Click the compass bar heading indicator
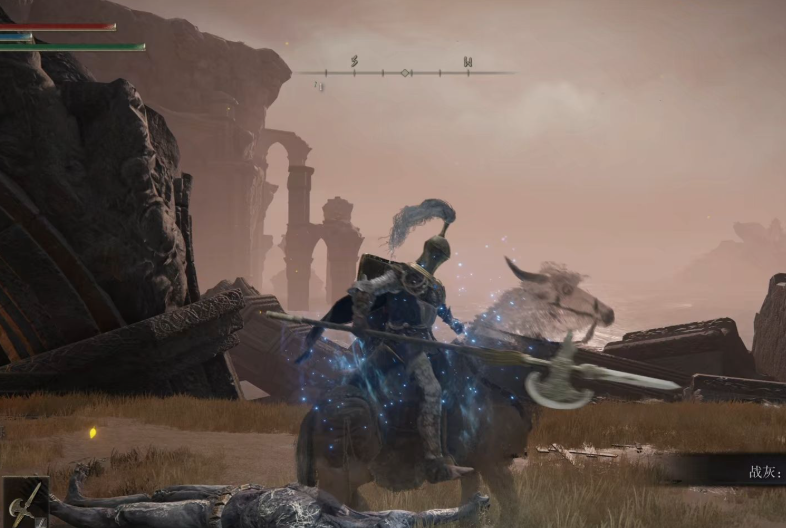Screen dimensions: 786x528 pyautogui.click(x=405, y=72)
